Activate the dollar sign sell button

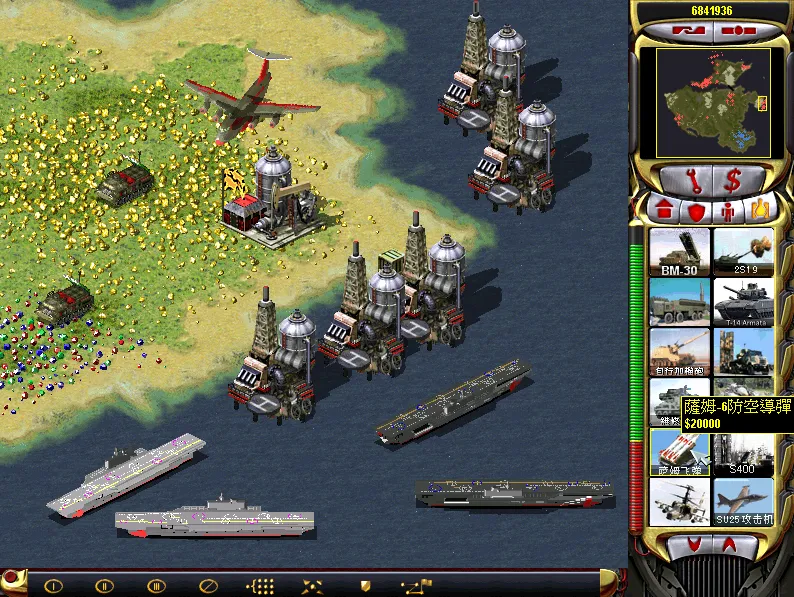733,181
